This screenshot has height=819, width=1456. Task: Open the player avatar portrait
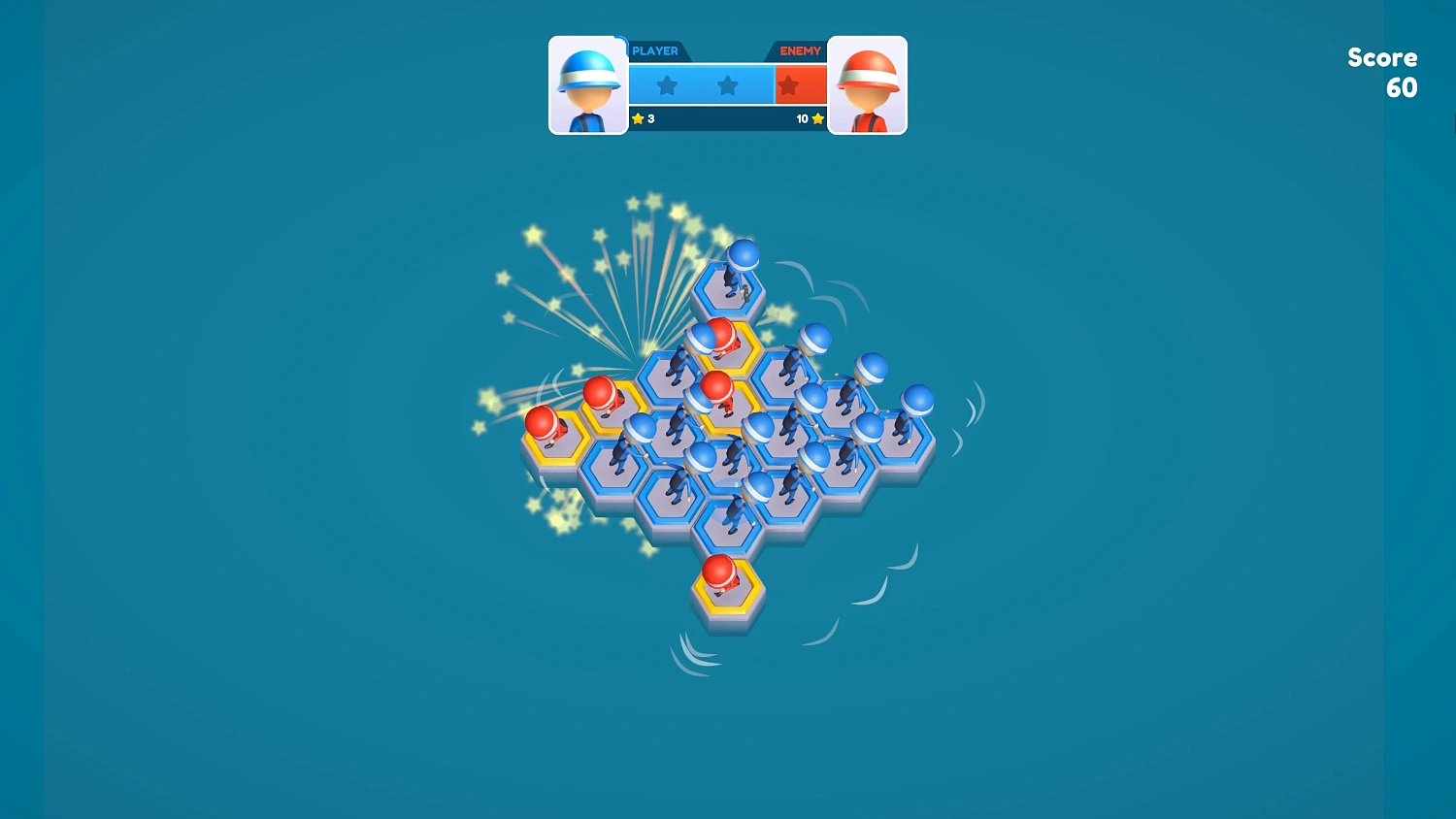tap(587, 85)
